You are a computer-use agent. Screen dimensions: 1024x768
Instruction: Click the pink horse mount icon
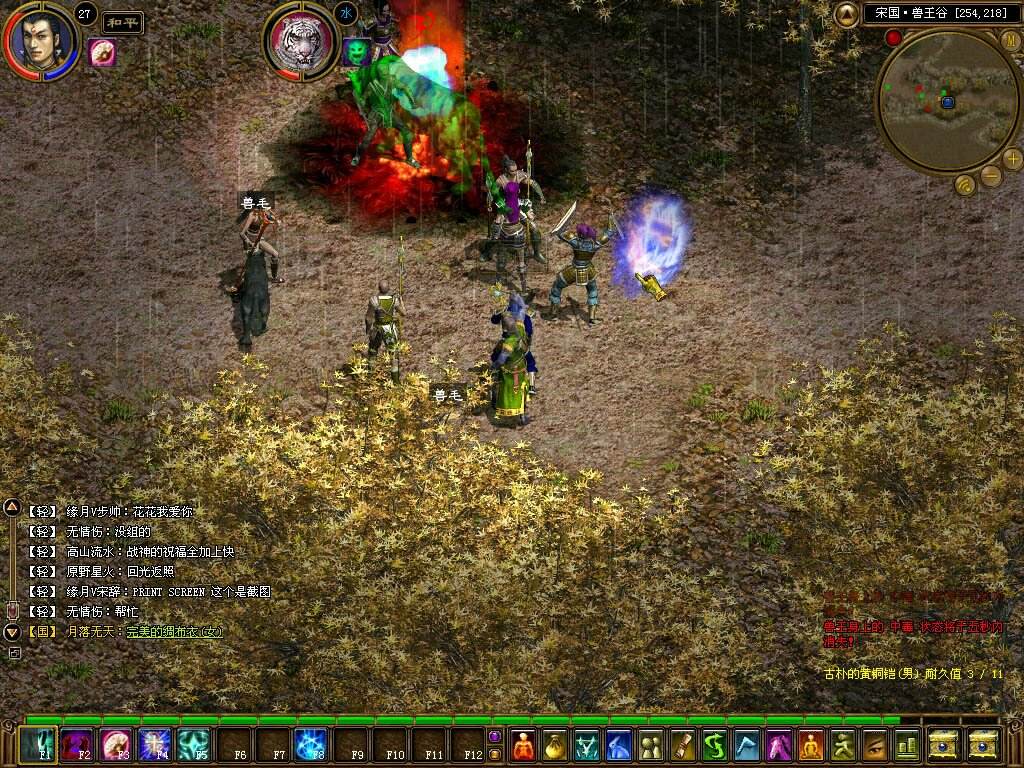(779, 745)
